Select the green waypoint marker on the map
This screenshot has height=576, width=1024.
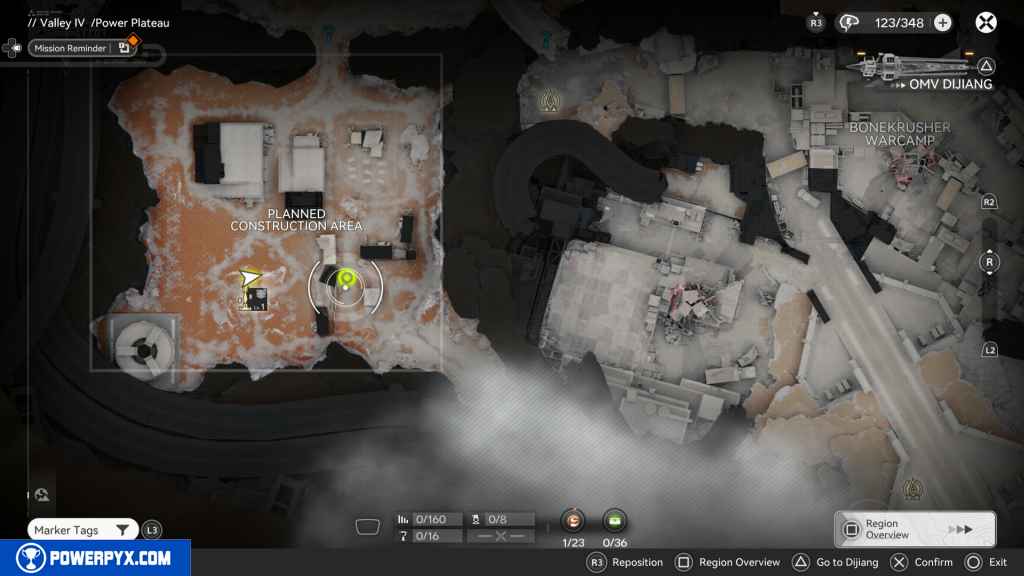(347, 280)
